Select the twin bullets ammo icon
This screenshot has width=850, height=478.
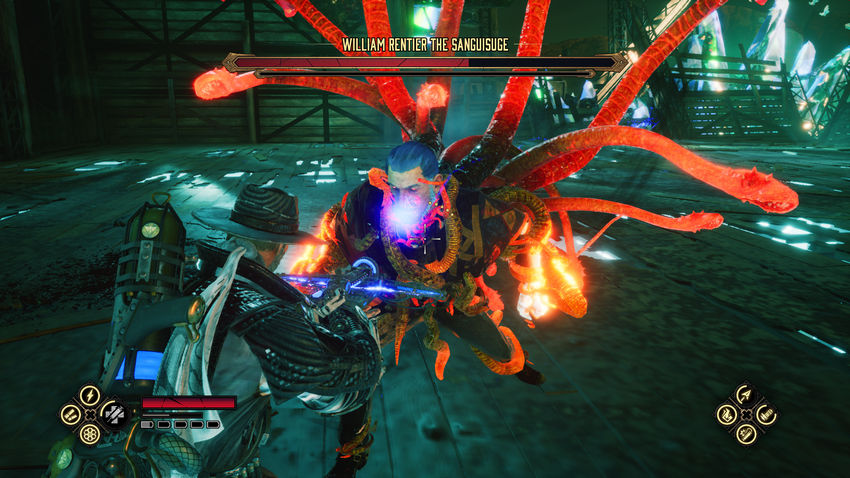pyautogui.click(x=70, y=415)
